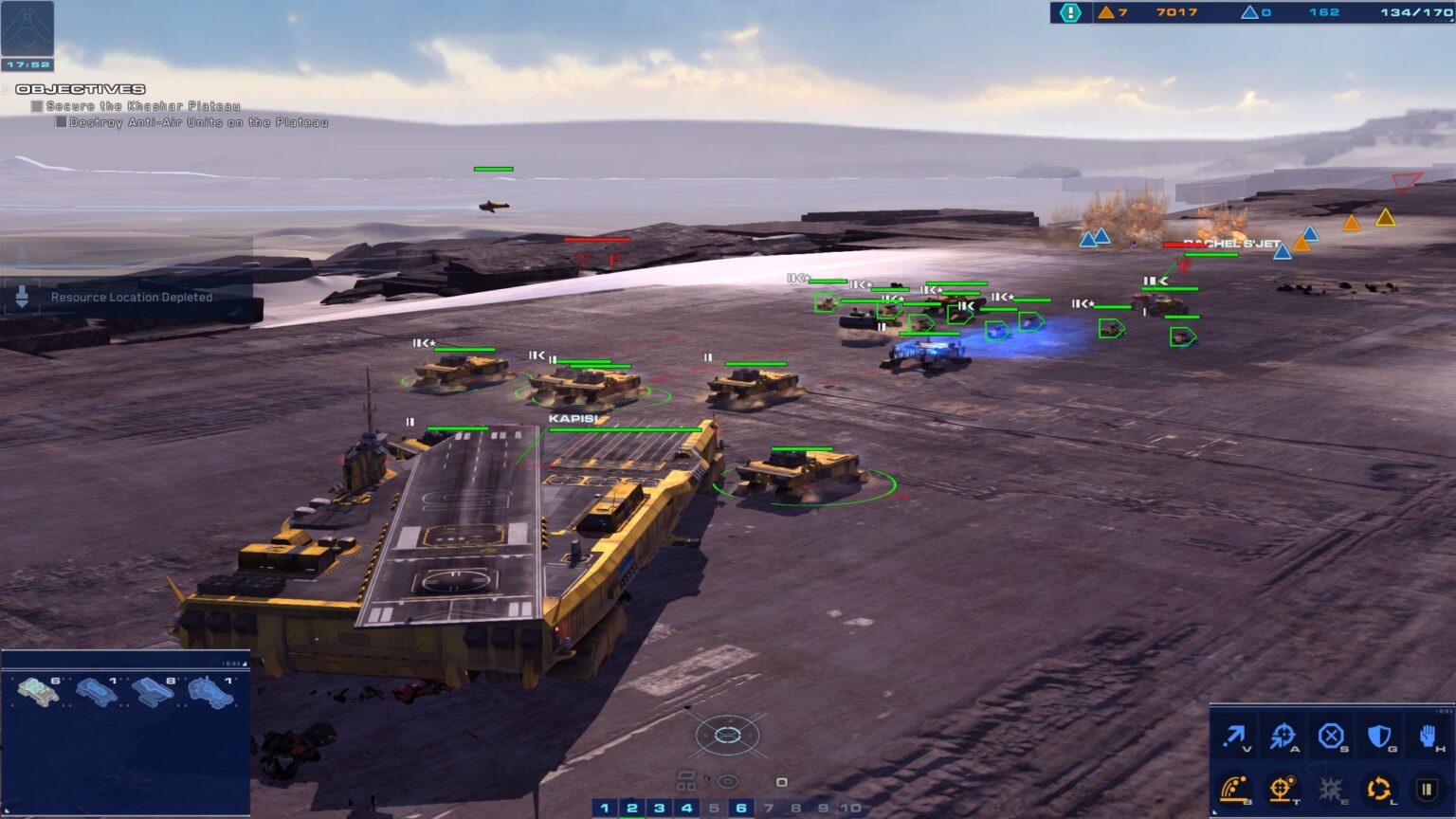Click the green progress bar under group 2
The width and height of the screenshot is (1456, 819).
click(x=631, y=817)
